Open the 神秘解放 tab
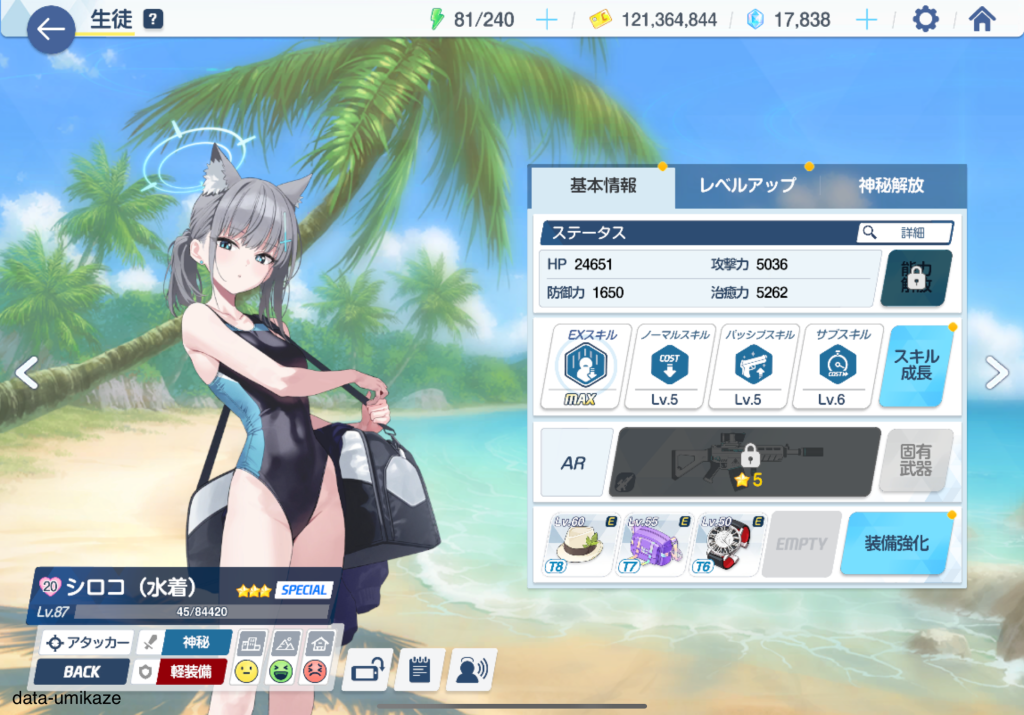 coord(890,186)
